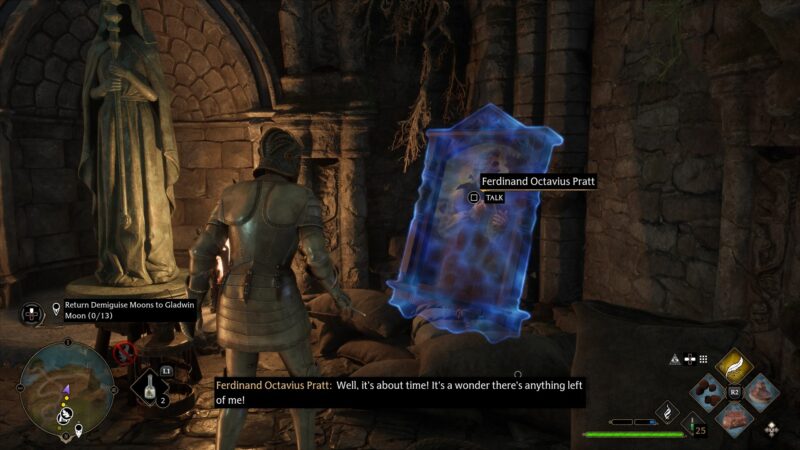The width and height of the screenshot is (800, 450).
Task: Click the quest pin on minimap edge
Action: tap(78, 432)
